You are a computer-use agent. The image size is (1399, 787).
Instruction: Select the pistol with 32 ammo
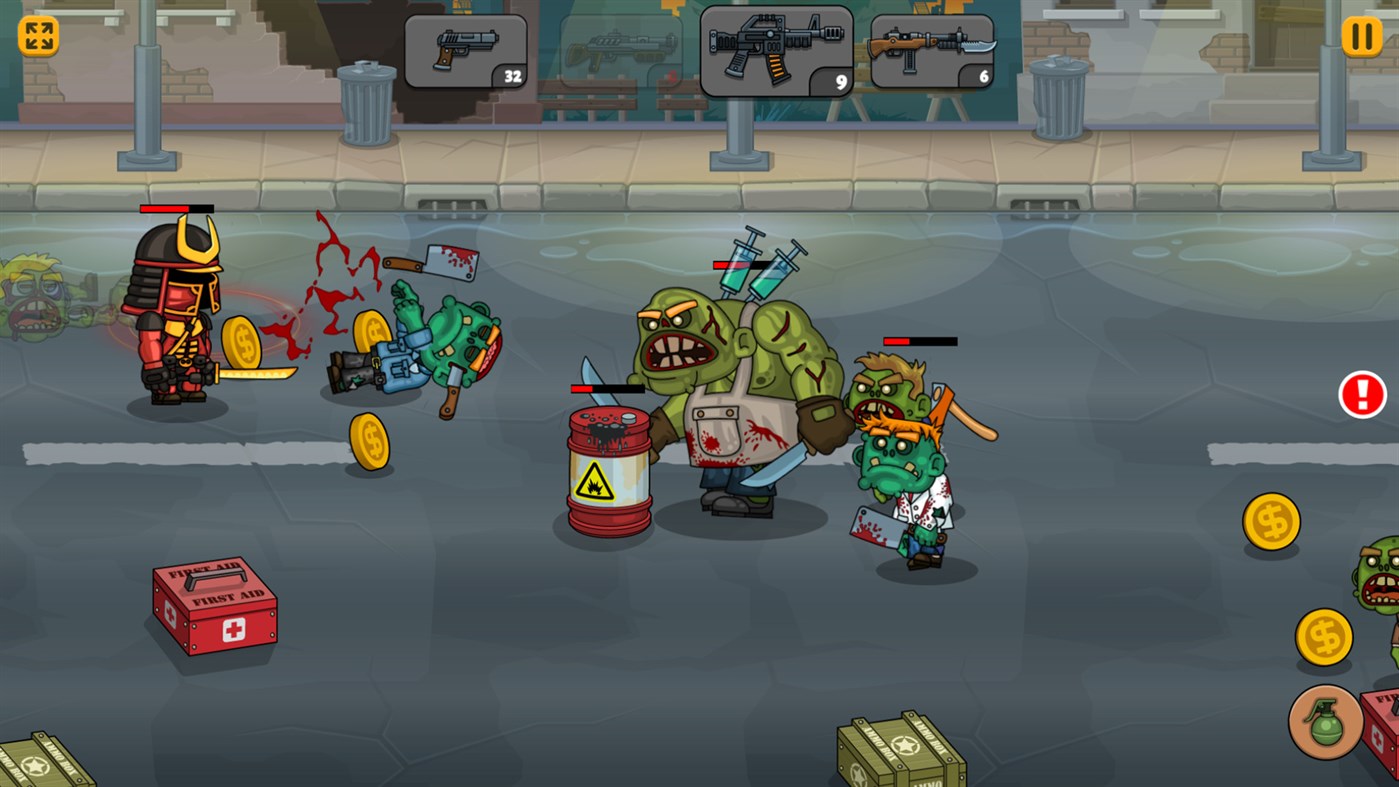coord(465,50)
